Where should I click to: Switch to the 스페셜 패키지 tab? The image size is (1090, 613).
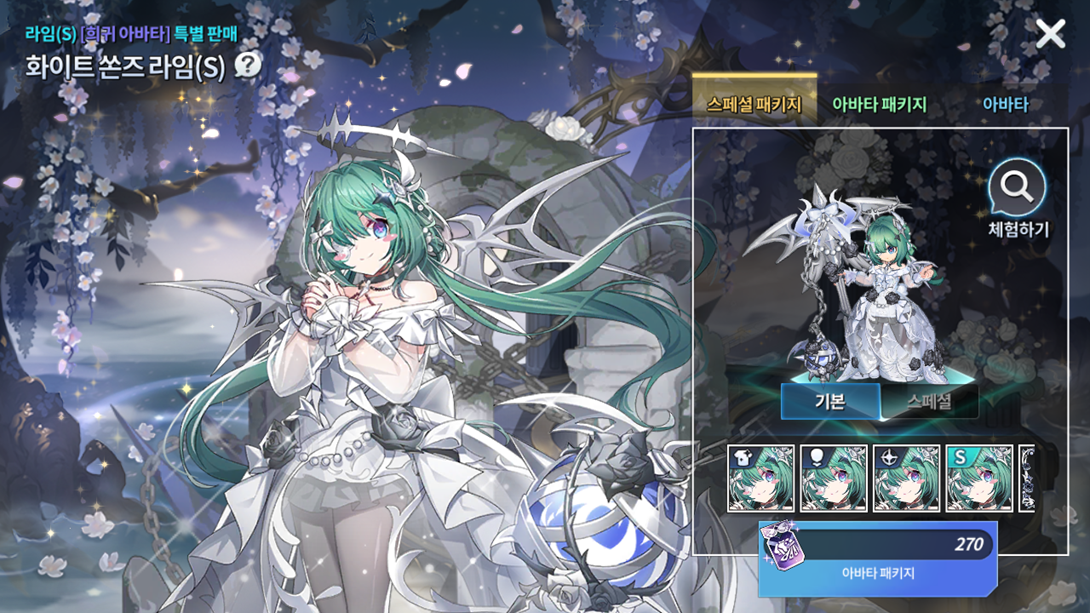click(754, 104)
